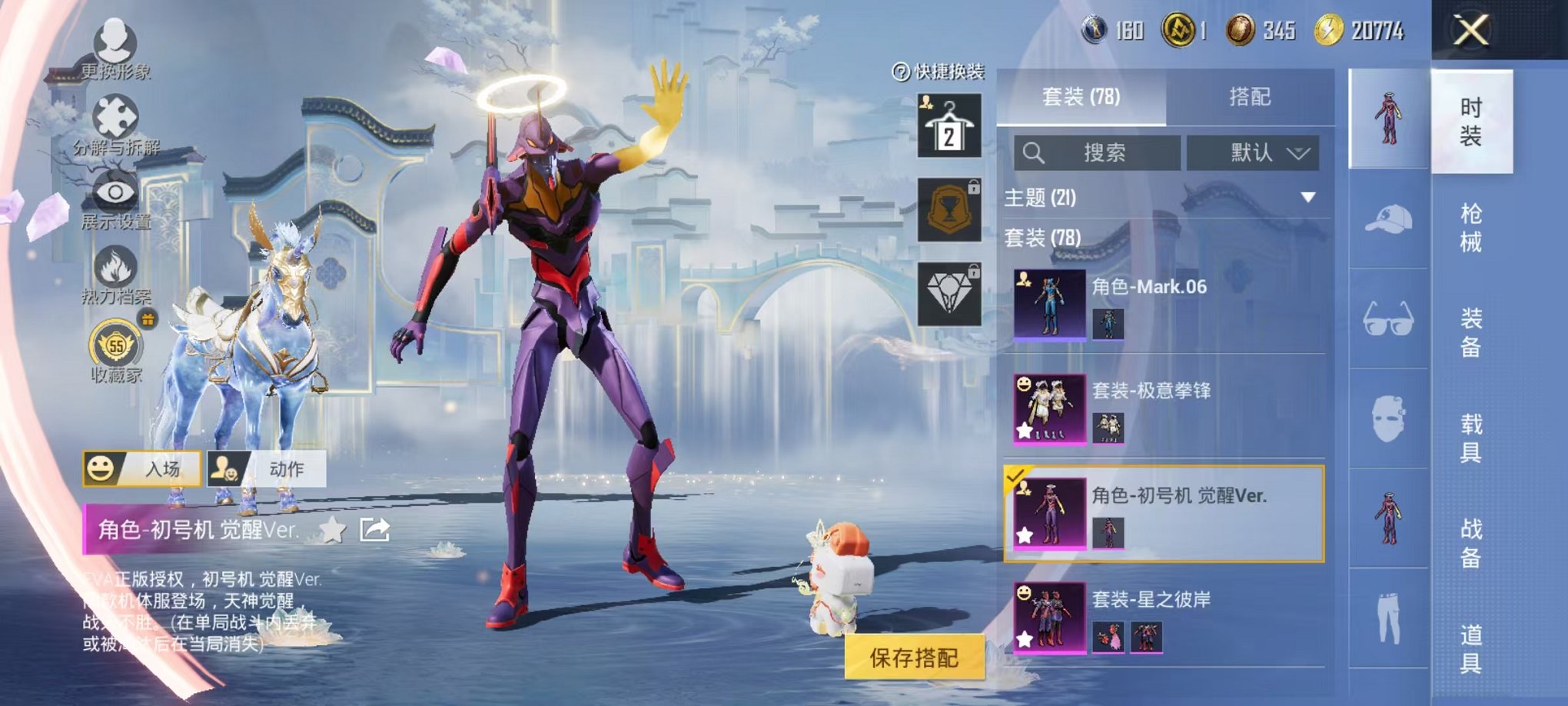Expand the 主题 (21) section
The image size is (1568, 706).
tap(1307, 198)
